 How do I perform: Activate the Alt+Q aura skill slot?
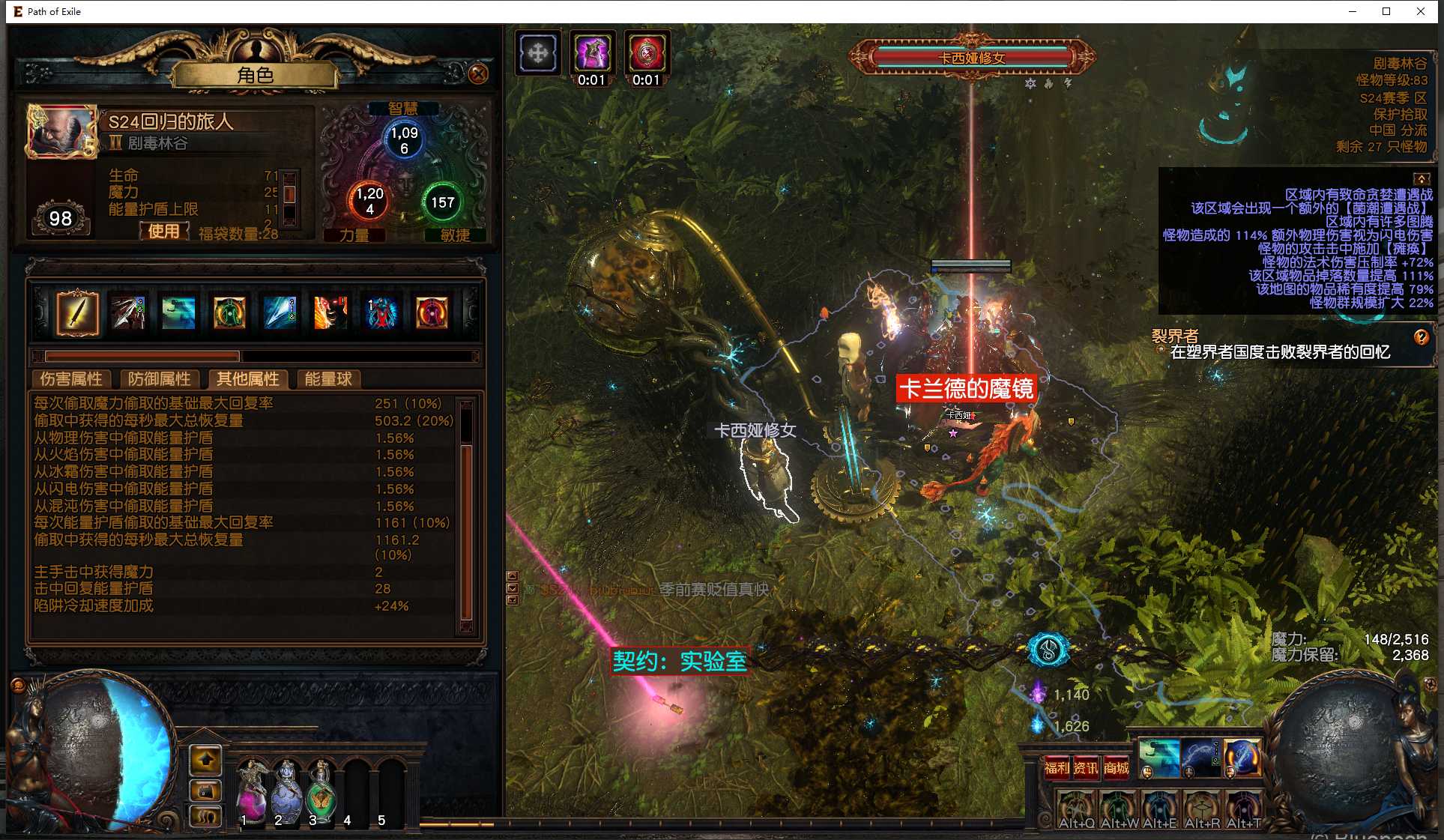[x=1076, y=809]
